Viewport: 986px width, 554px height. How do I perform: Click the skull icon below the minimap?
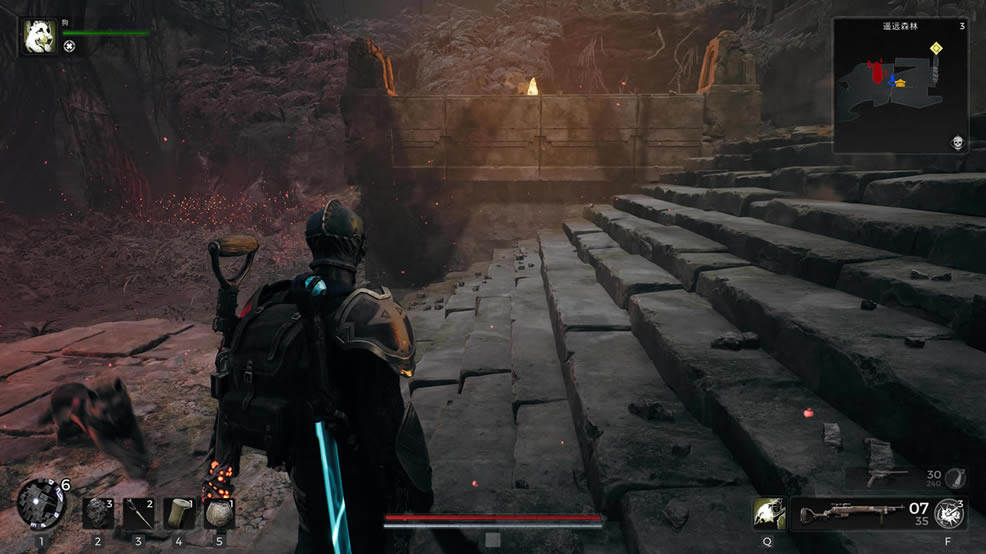(957, 143)
